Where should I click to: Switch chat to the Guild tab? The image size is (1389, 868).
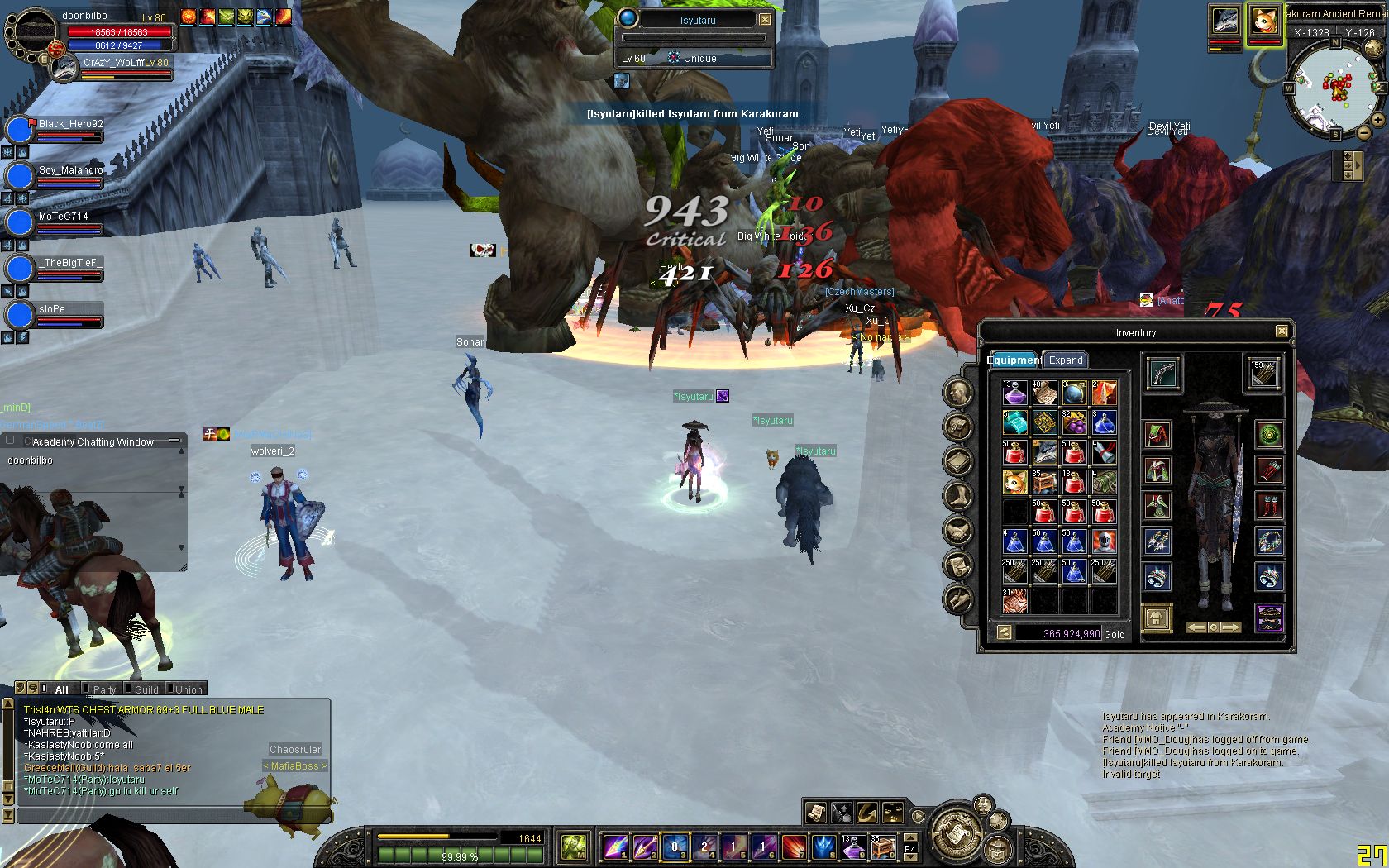[x=146, y=689]
